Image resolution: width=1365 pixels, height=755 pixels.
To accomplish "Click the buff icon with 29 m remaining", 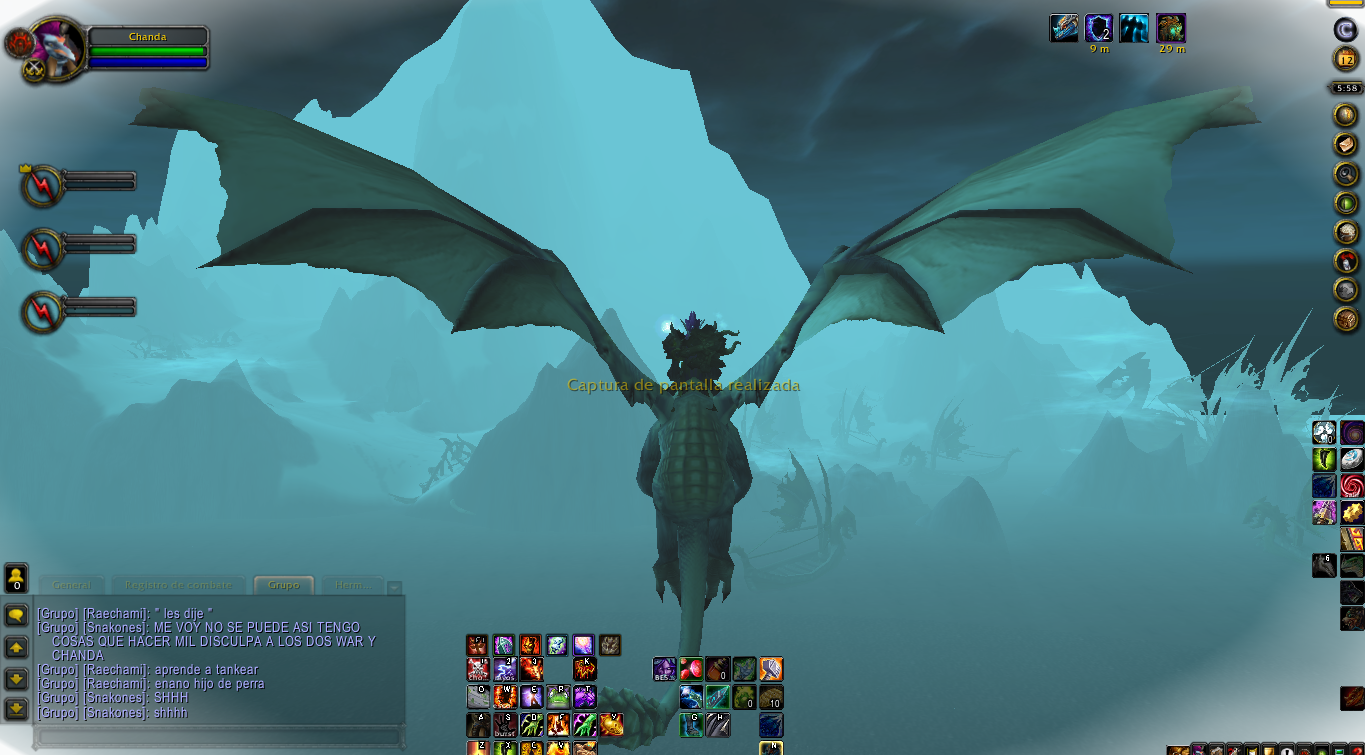I will point(1171,28).
